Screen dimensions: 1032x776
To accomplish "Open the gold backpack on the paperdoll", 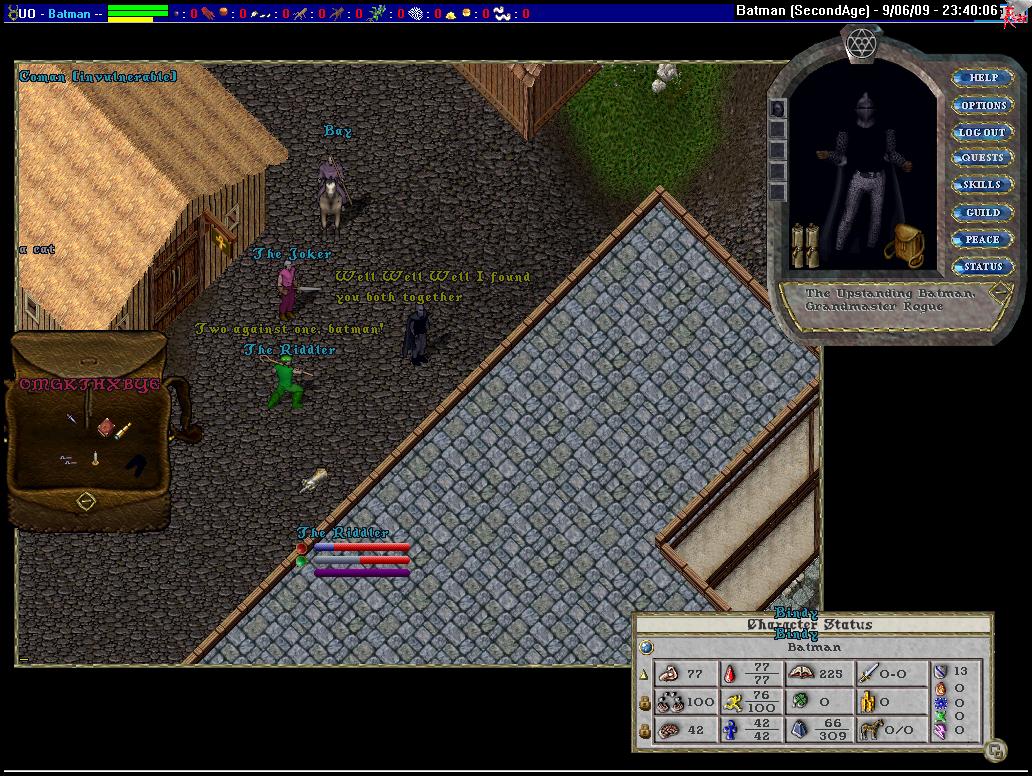I will (x=906, y=243).
